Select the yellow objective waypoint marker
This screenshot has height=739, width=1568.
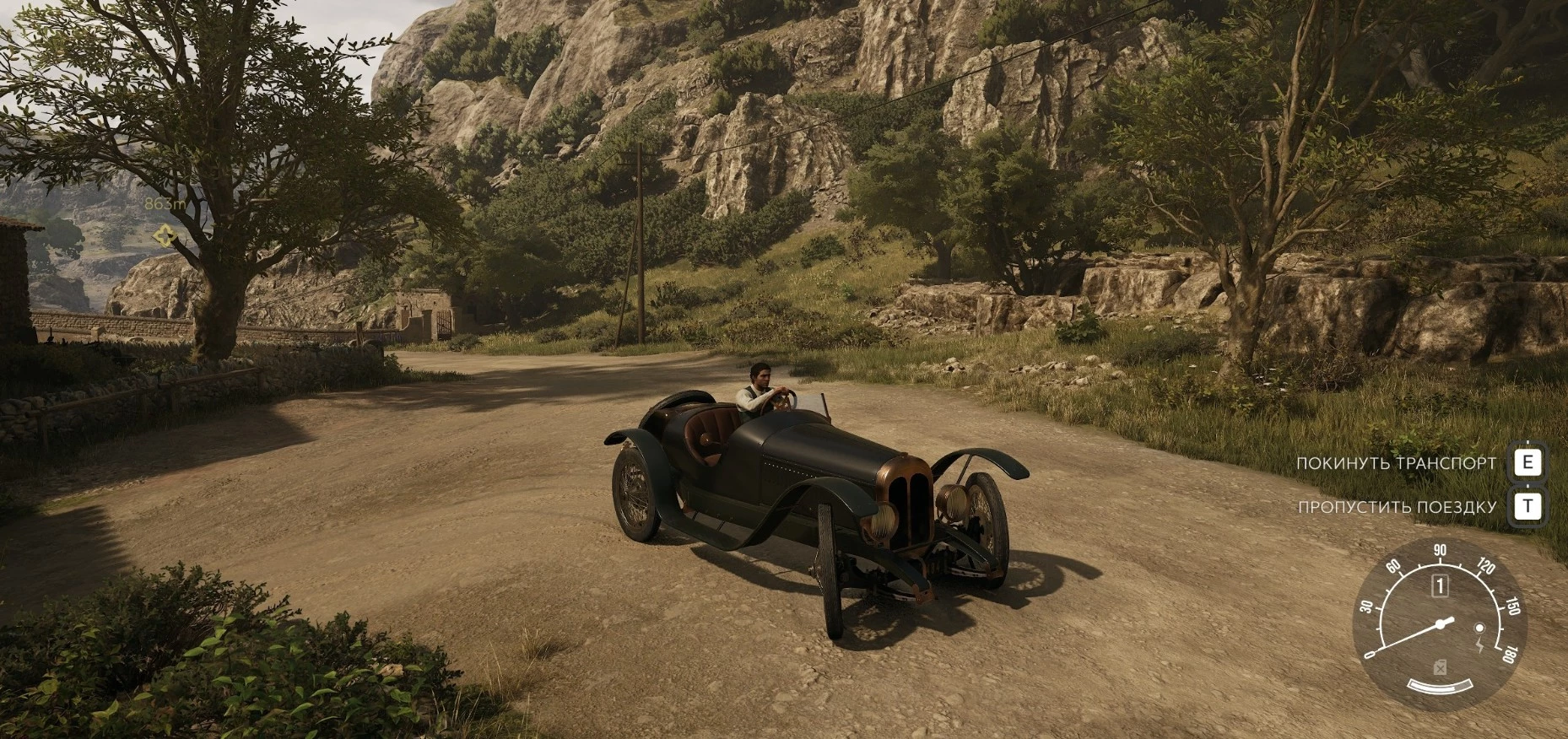[162, 236]
